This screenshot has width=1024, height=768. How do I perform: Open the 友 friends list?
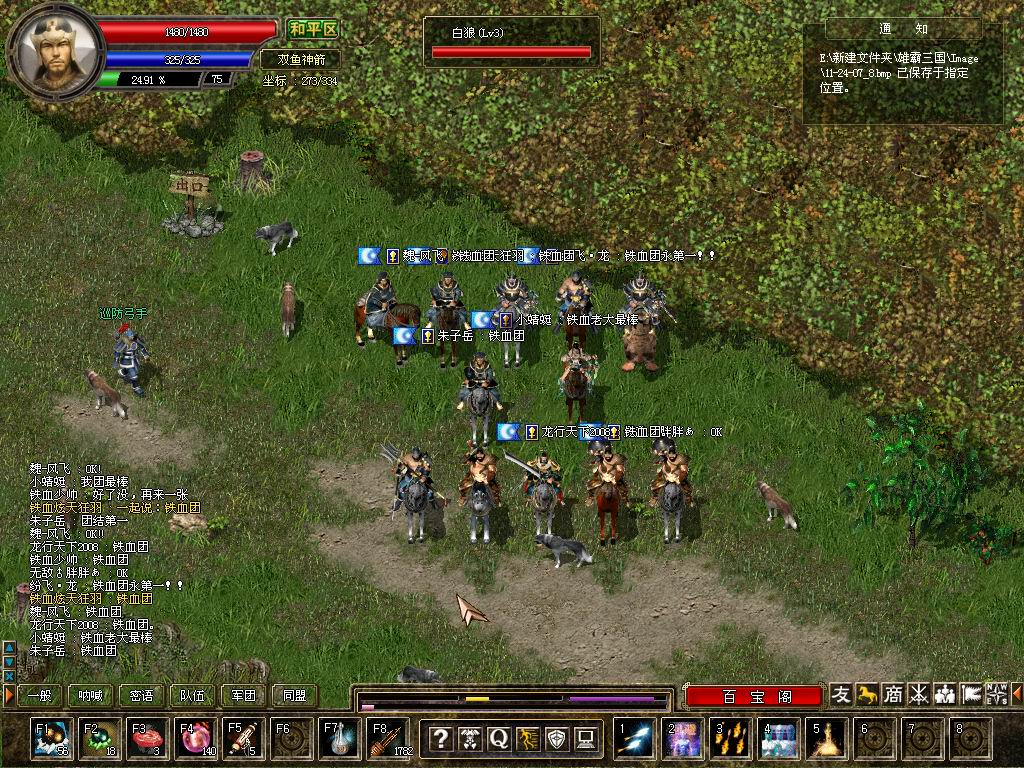coord(842,694)
